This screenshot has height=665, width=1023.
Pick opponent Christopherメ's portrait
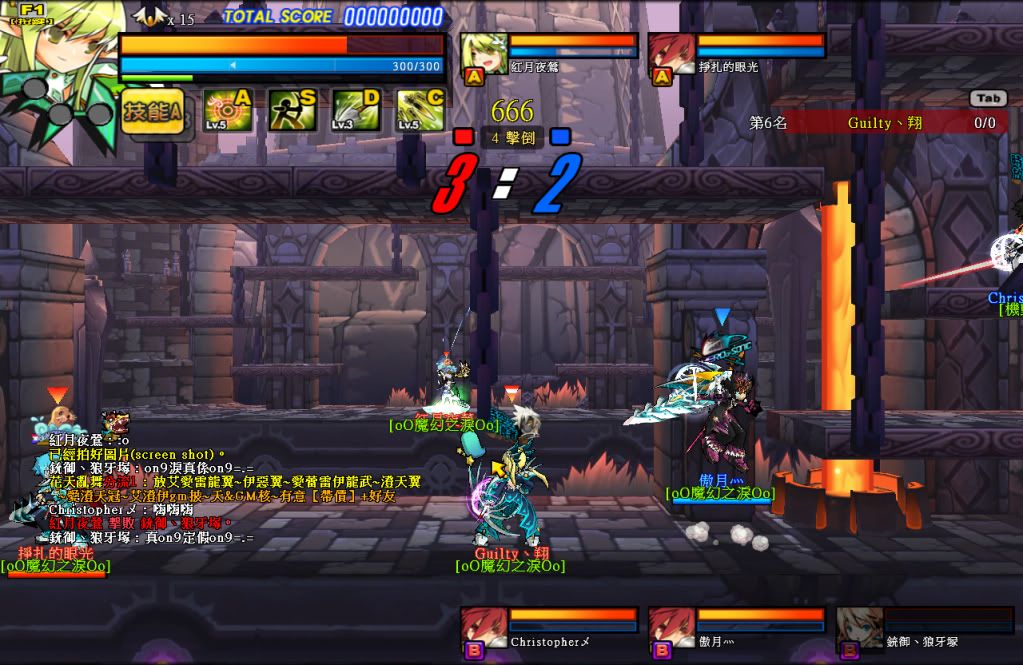click(484, 628)
